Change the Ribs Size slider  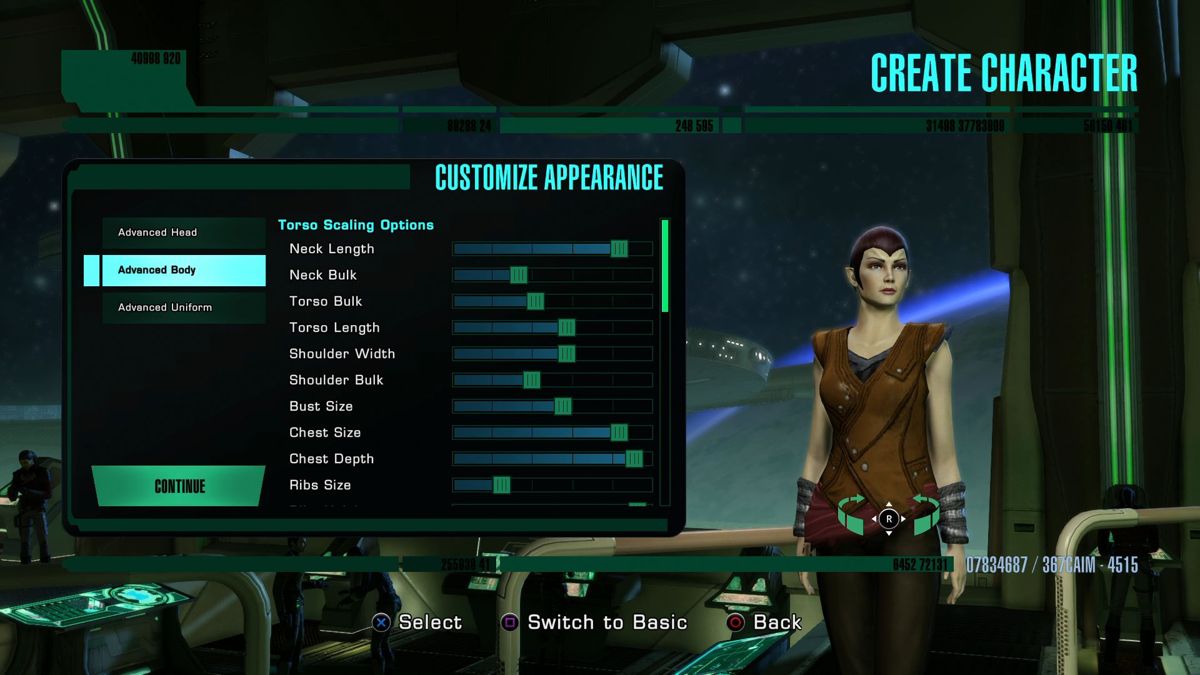pos(501,485)
